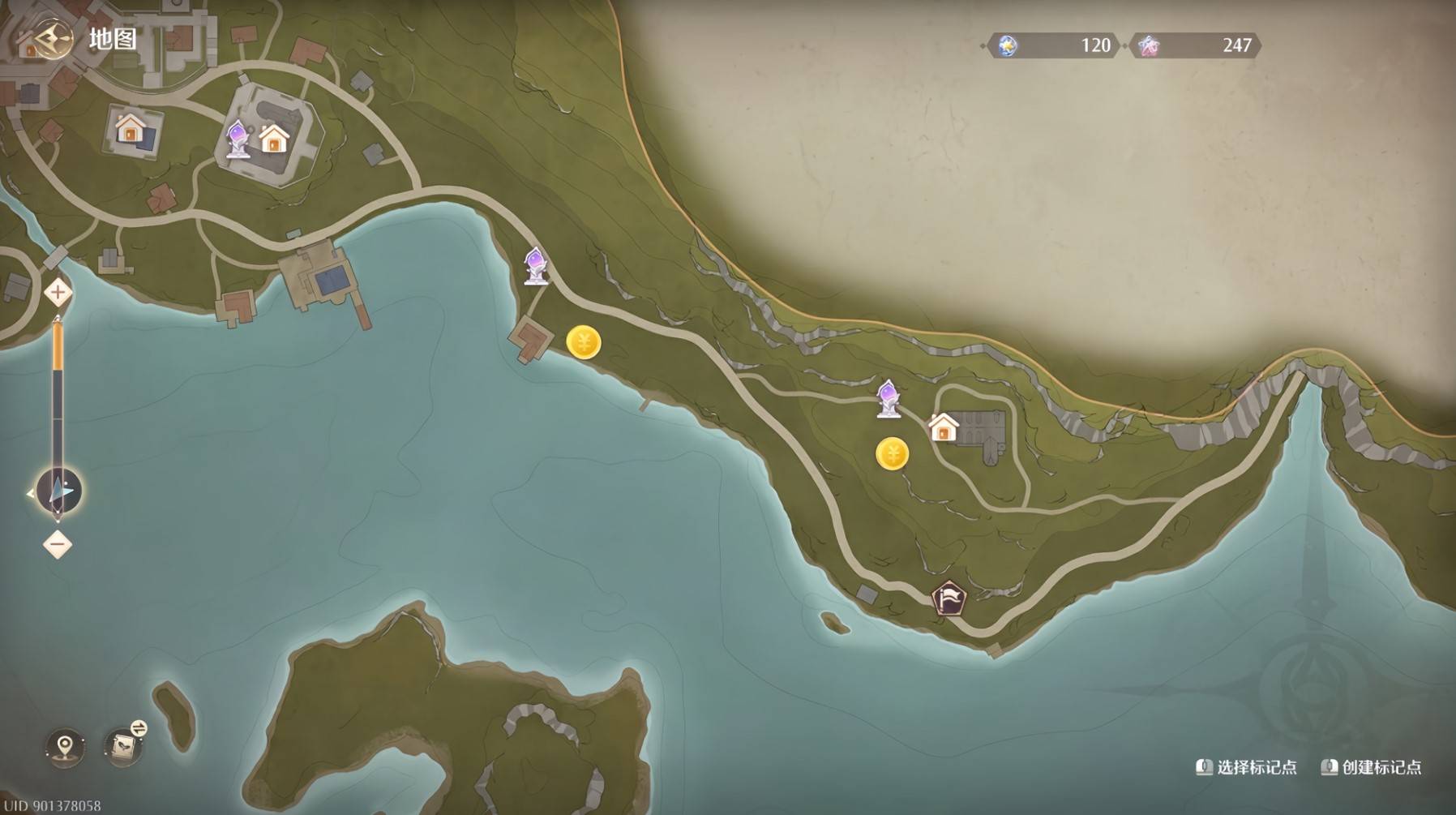Viewport: 1456px width, 815px height.
Task: Select the house icon inside the walled plaza
Action: [x=274, y=139]
